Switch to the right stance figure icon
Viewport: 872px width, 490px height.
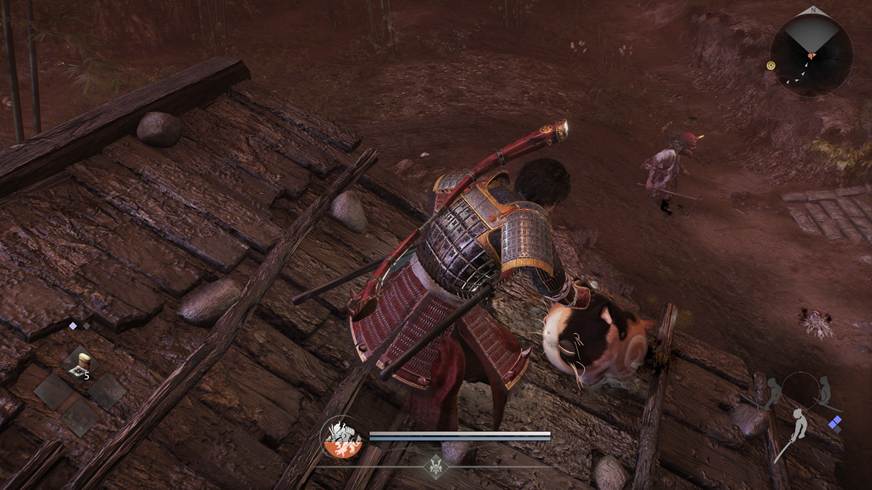click(823, 390)
